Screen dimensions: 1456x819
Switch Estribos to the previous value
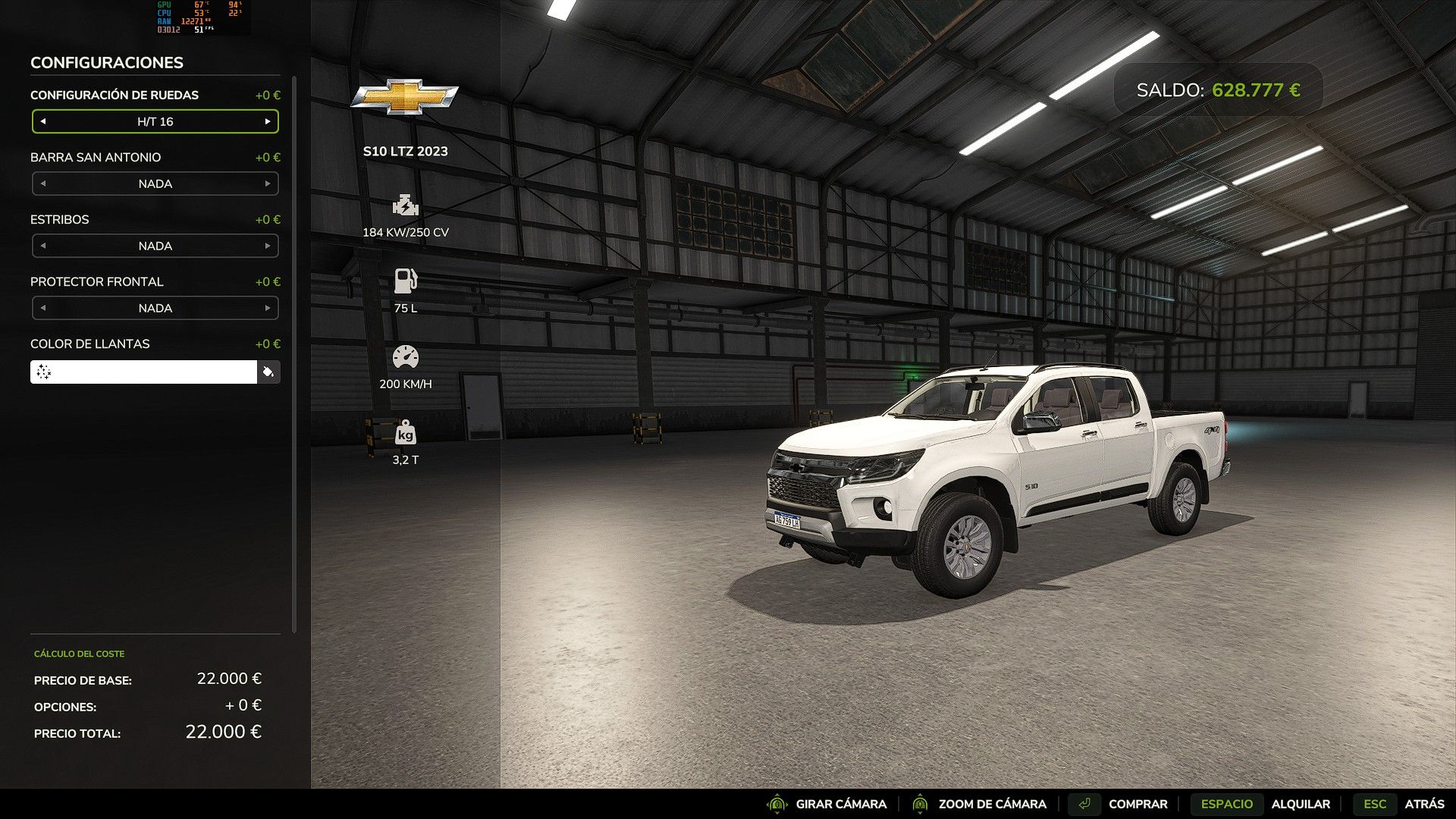[43, 246]
